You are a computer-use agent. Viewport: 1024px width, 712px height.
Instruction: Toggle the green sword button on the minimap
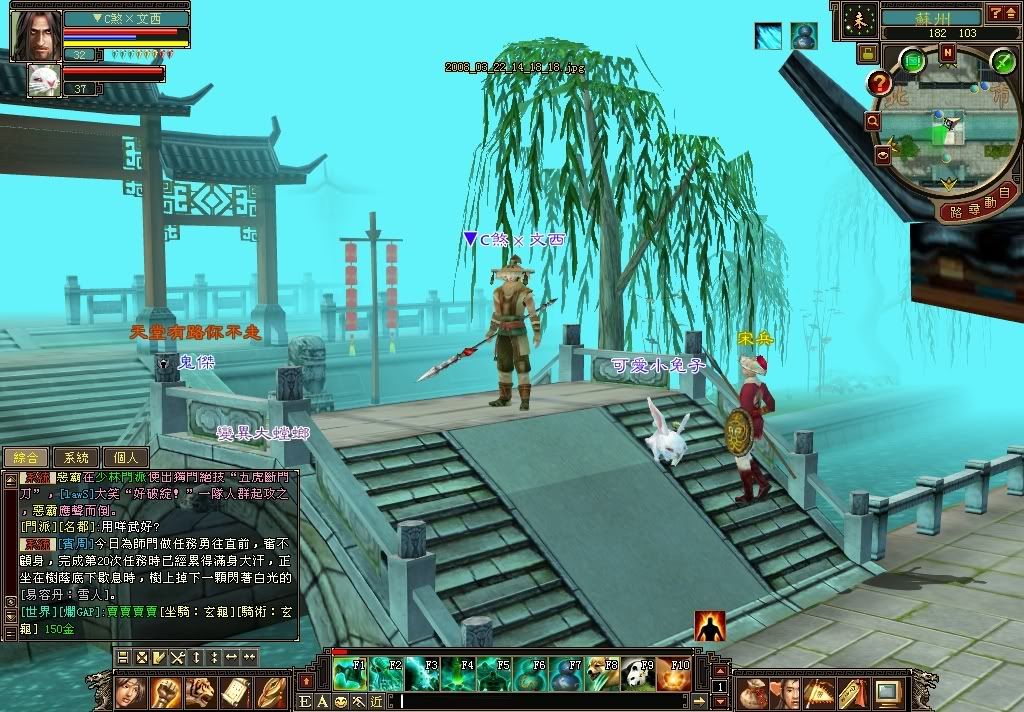tap(1002, 62)
